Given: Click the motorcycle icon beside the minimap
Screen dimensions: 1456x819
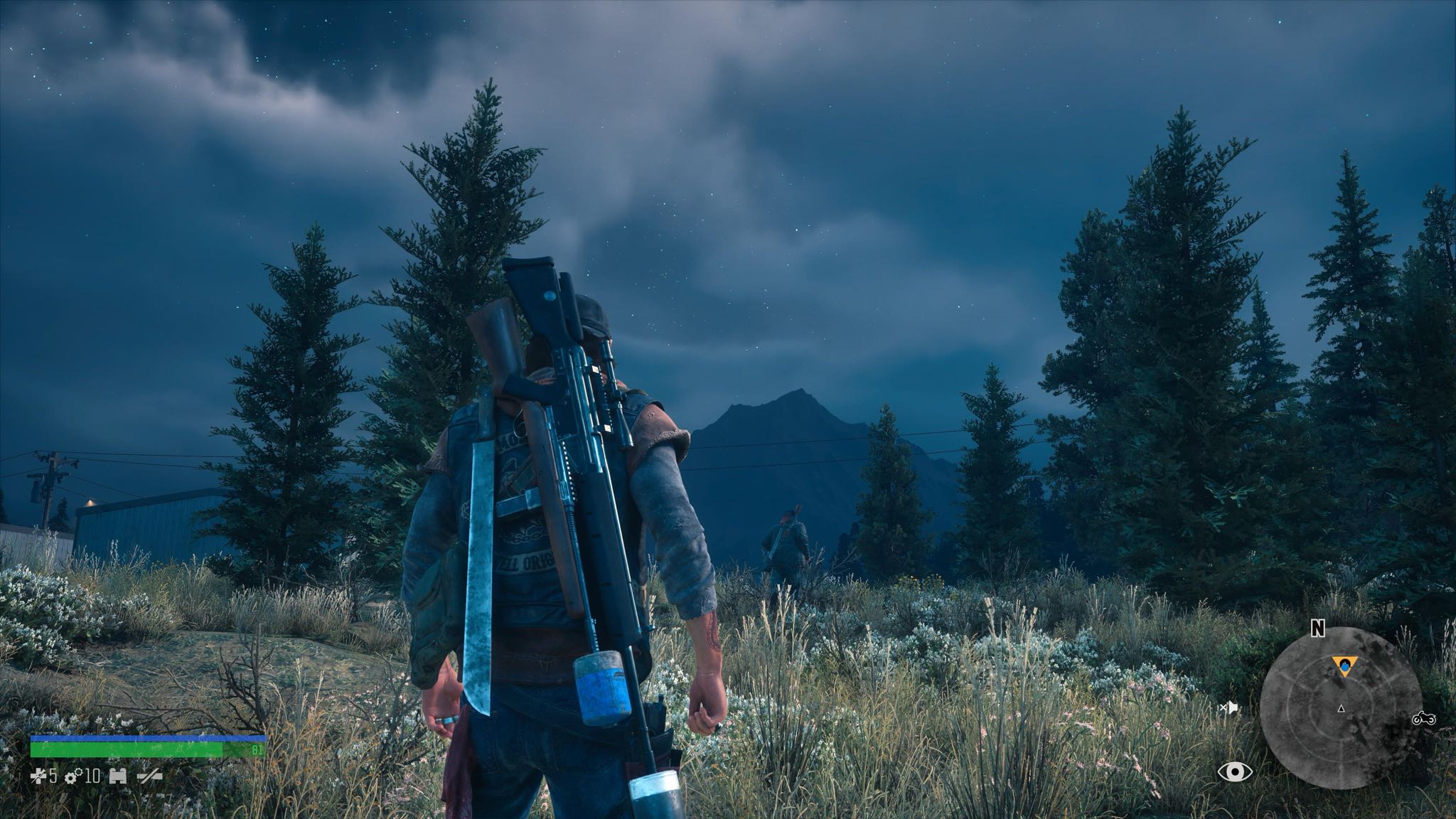Looking at the screenshot, I should (x=1424, y=719).
